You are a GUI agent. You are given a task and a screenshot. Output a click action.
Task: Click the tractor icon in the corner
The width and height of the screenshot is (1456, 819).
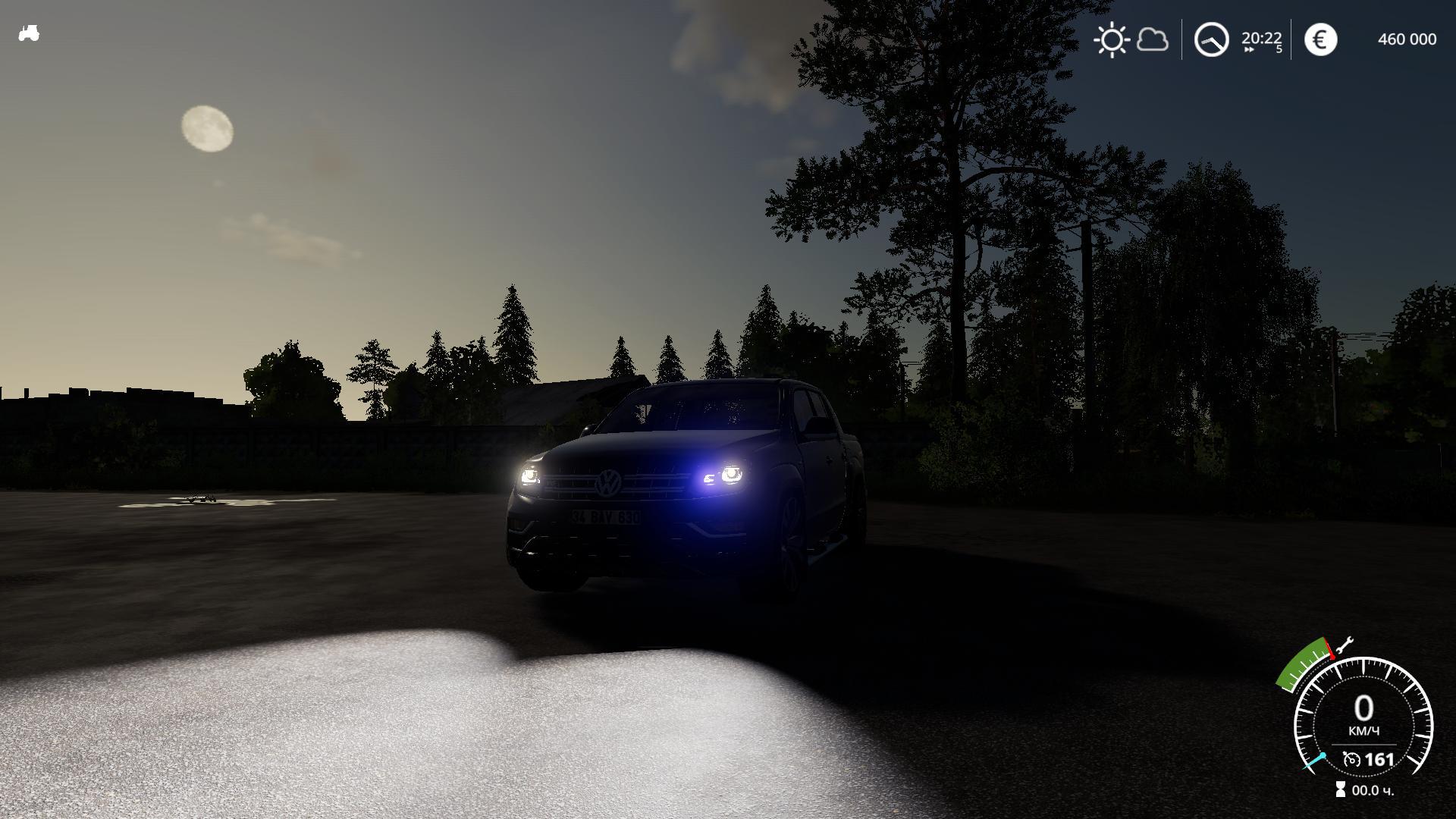click(29, 33)
